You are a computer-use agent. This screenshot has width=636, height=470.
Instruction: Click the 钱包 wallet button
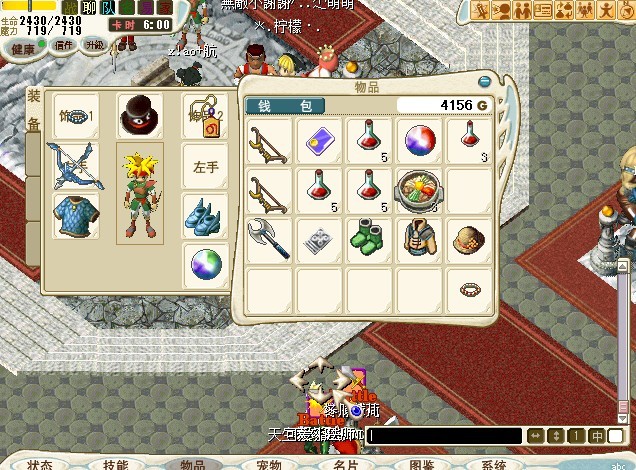pos(285,105)
